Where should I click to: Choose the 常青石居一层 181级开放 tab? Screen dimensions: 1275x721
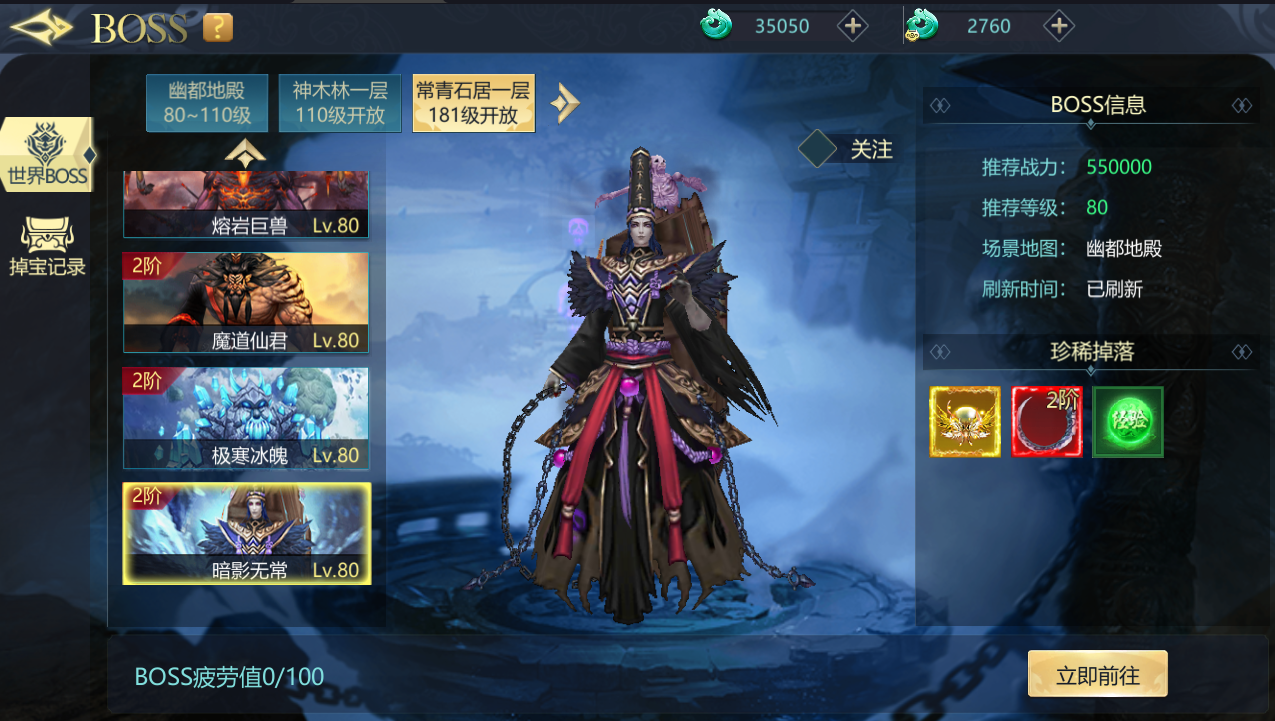pos(474,103)
